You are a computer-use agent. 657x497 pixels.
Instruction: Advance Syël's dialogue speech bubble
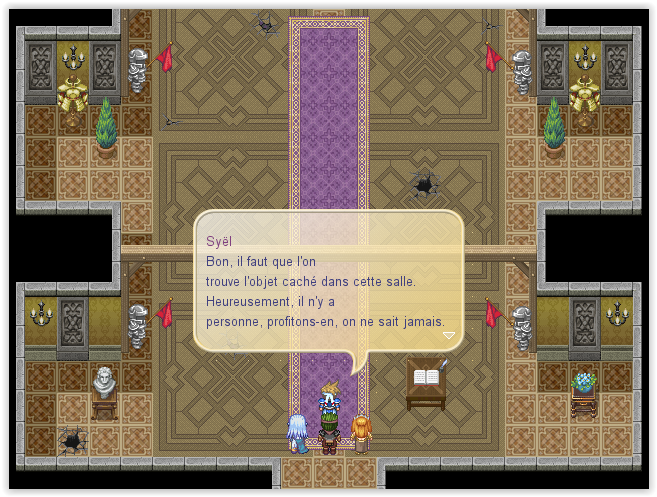click(328, 281)
